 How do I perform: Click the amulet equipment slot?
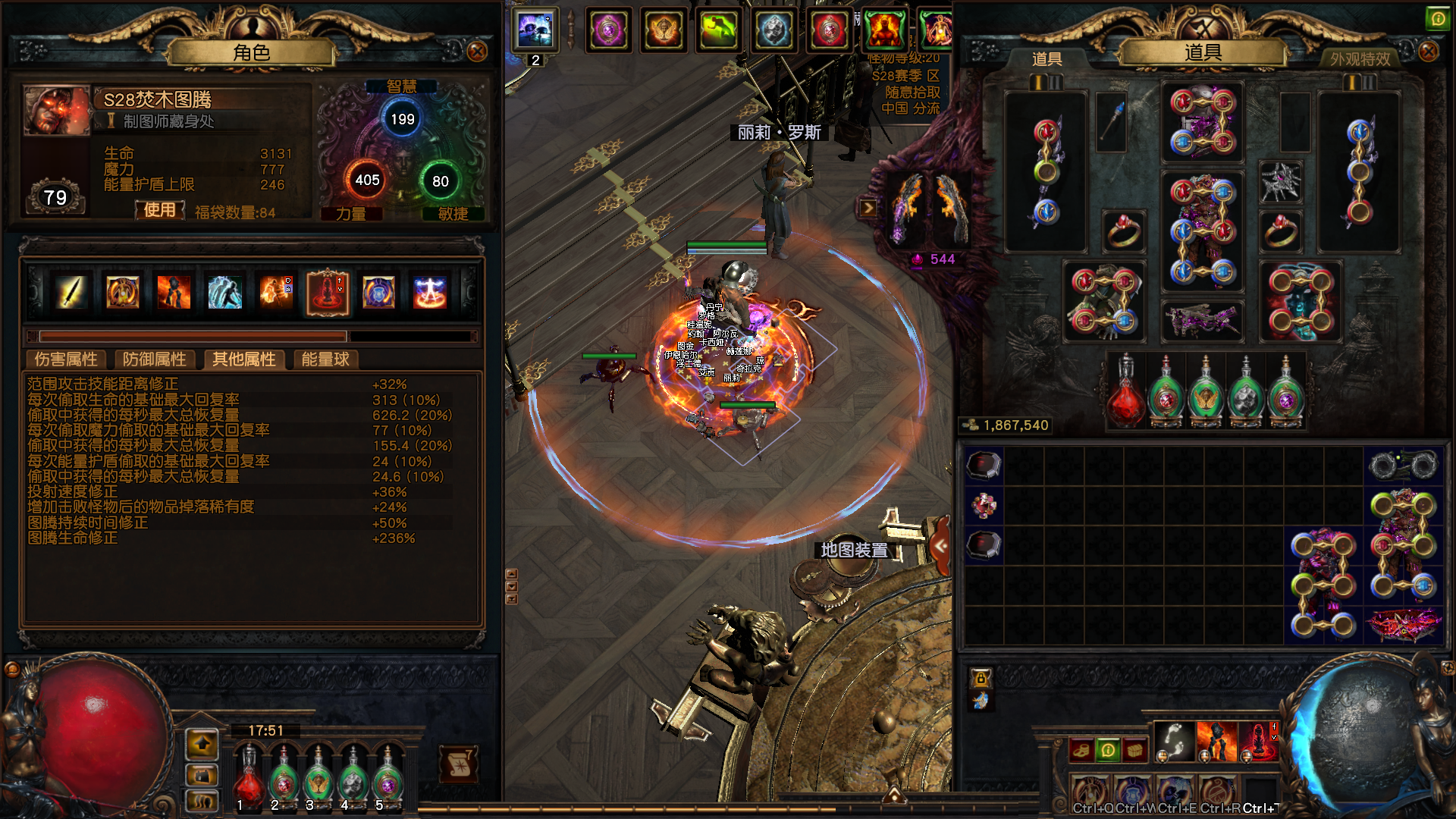tap(1280, 182)
